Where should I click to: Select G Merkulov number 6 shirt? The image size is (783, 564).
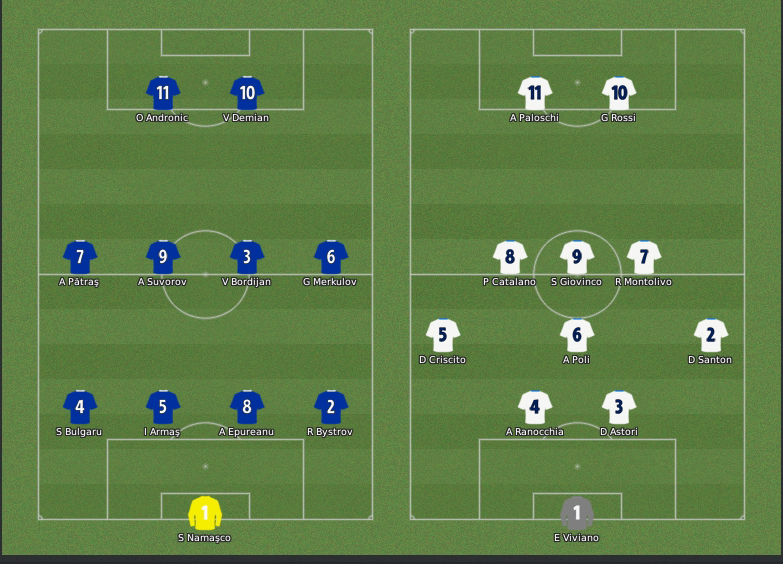point(330,257)
